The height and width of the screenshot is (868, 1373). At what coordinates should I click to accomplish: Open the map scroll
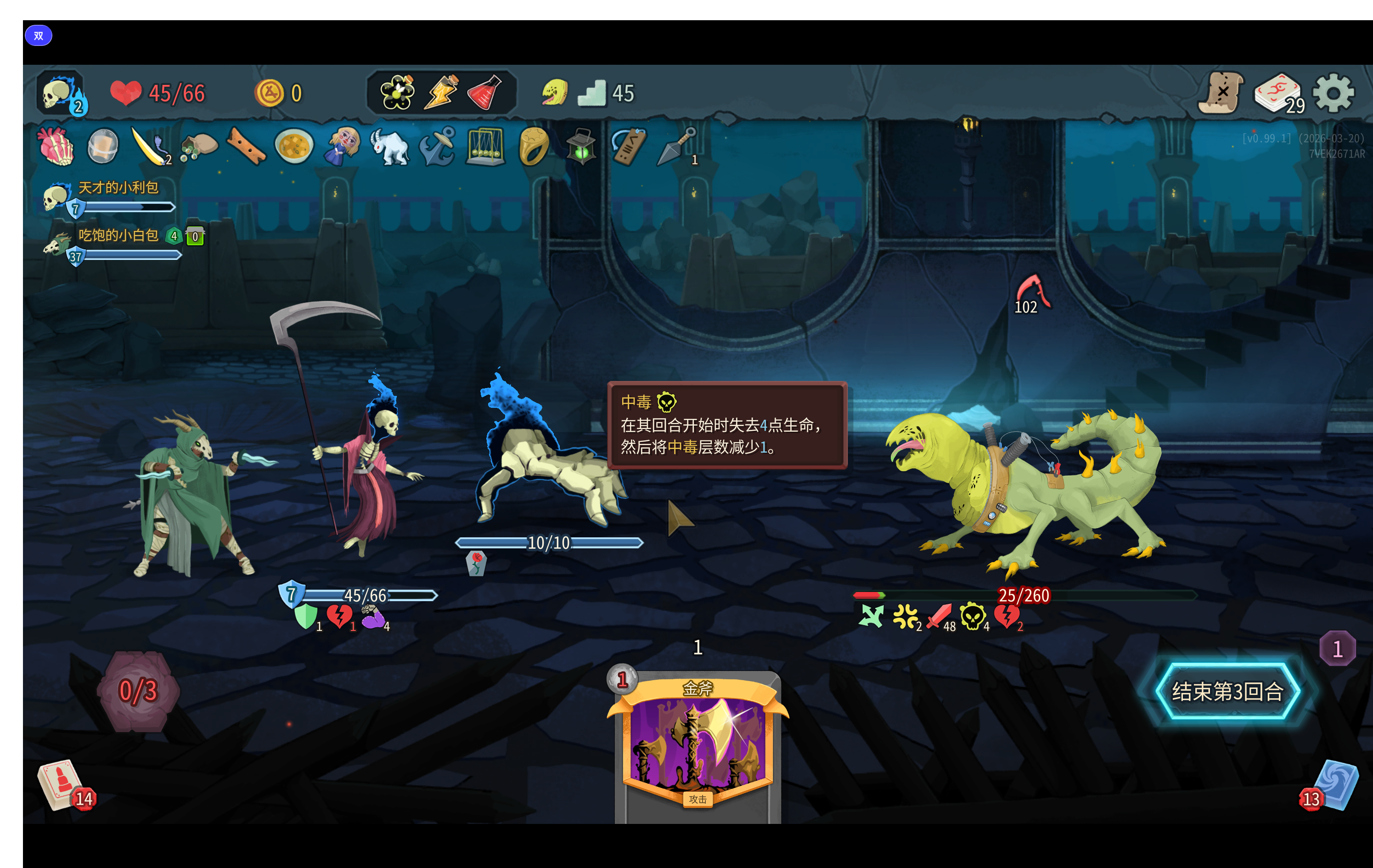(1220, 93)
